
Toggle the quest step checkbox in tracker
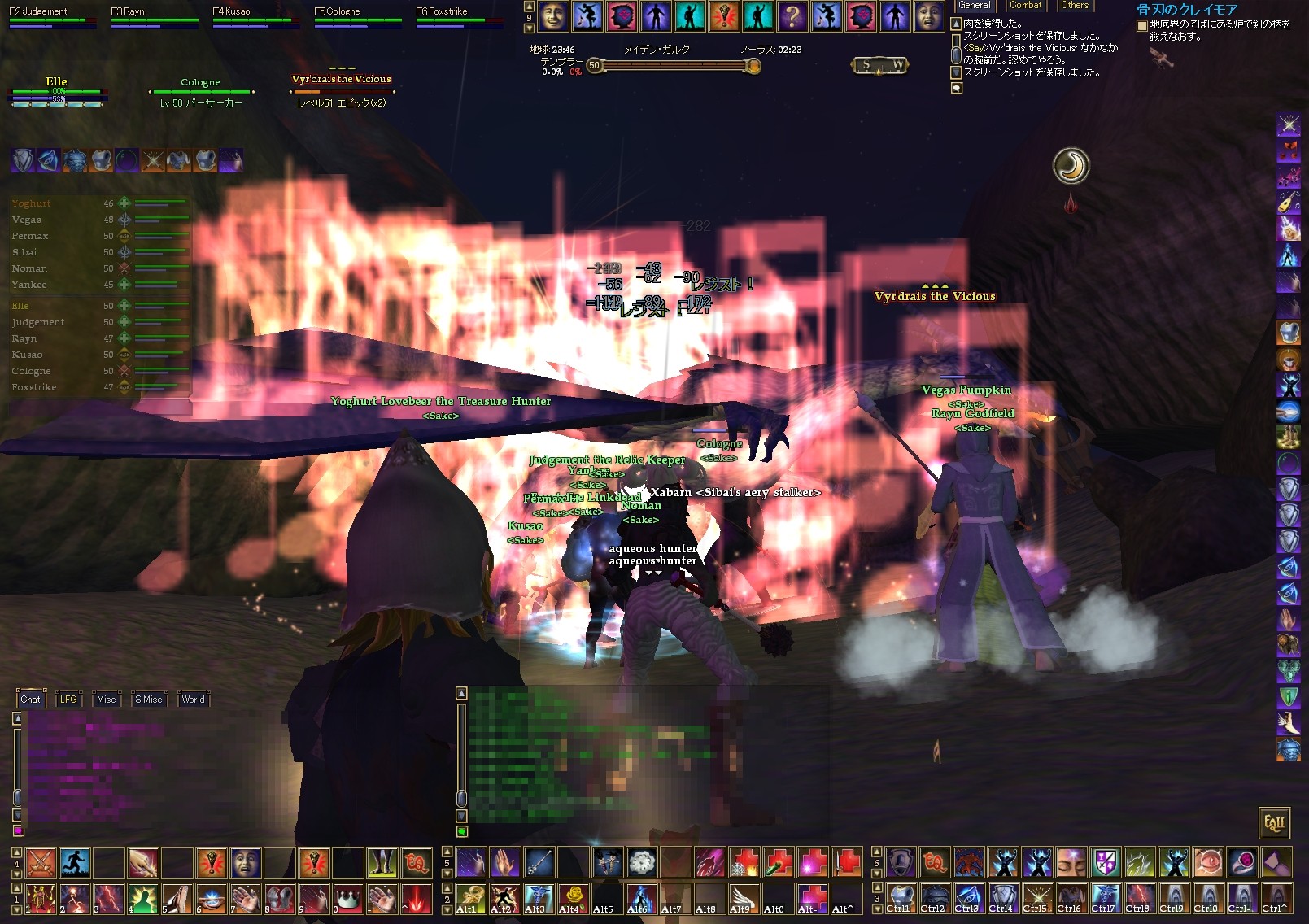coord(1141,26)
